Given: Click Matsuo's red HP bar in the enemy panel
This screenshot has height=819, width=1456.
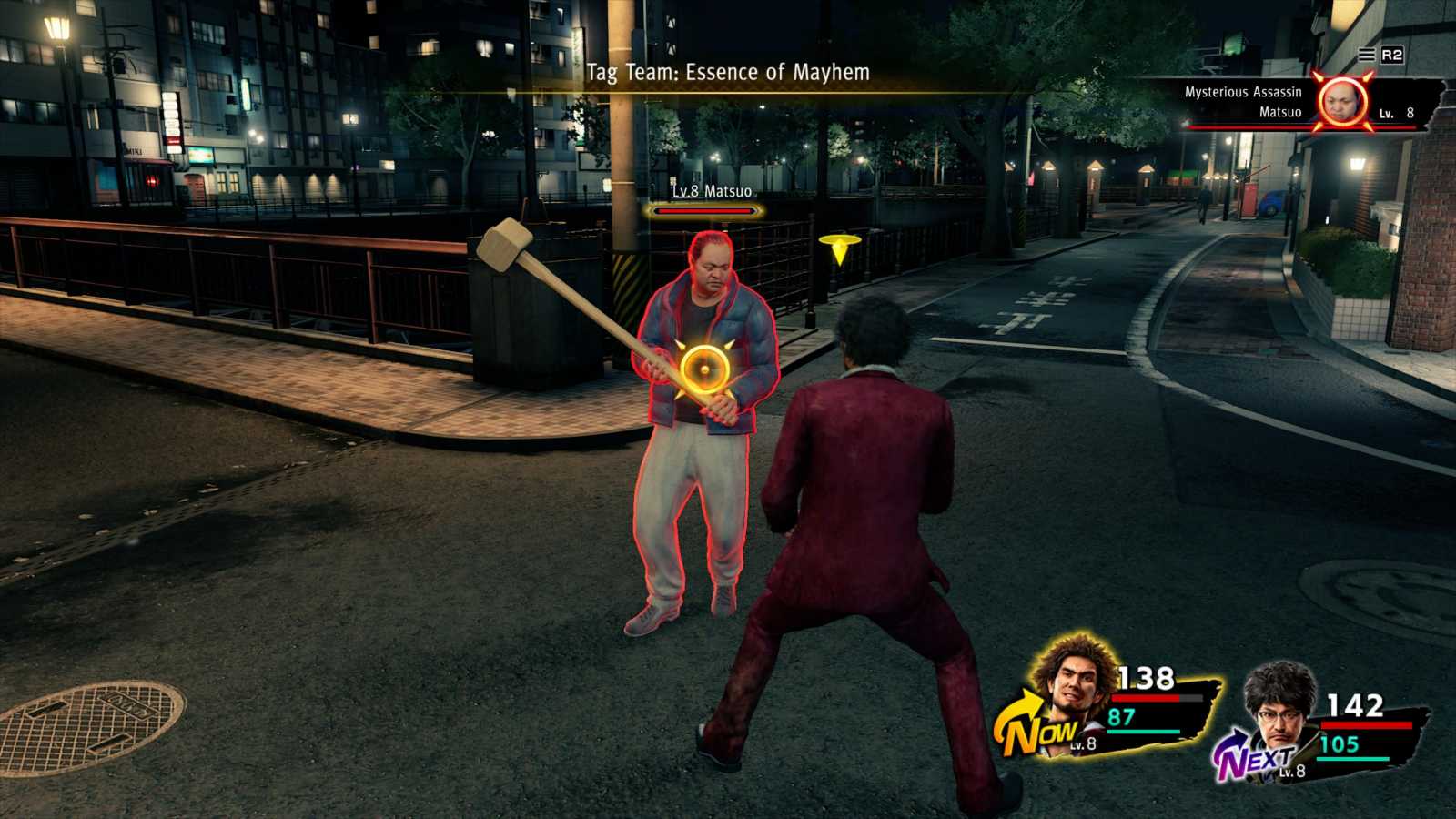Looking at the screenshot, I should click(1256, 127).
